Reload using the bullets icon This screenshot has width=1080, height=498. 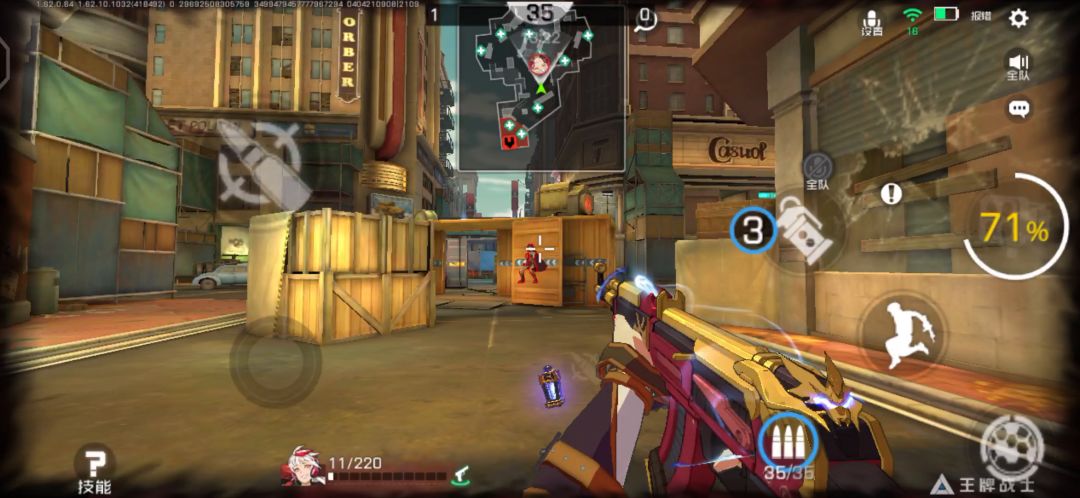(x=787, y=441)
